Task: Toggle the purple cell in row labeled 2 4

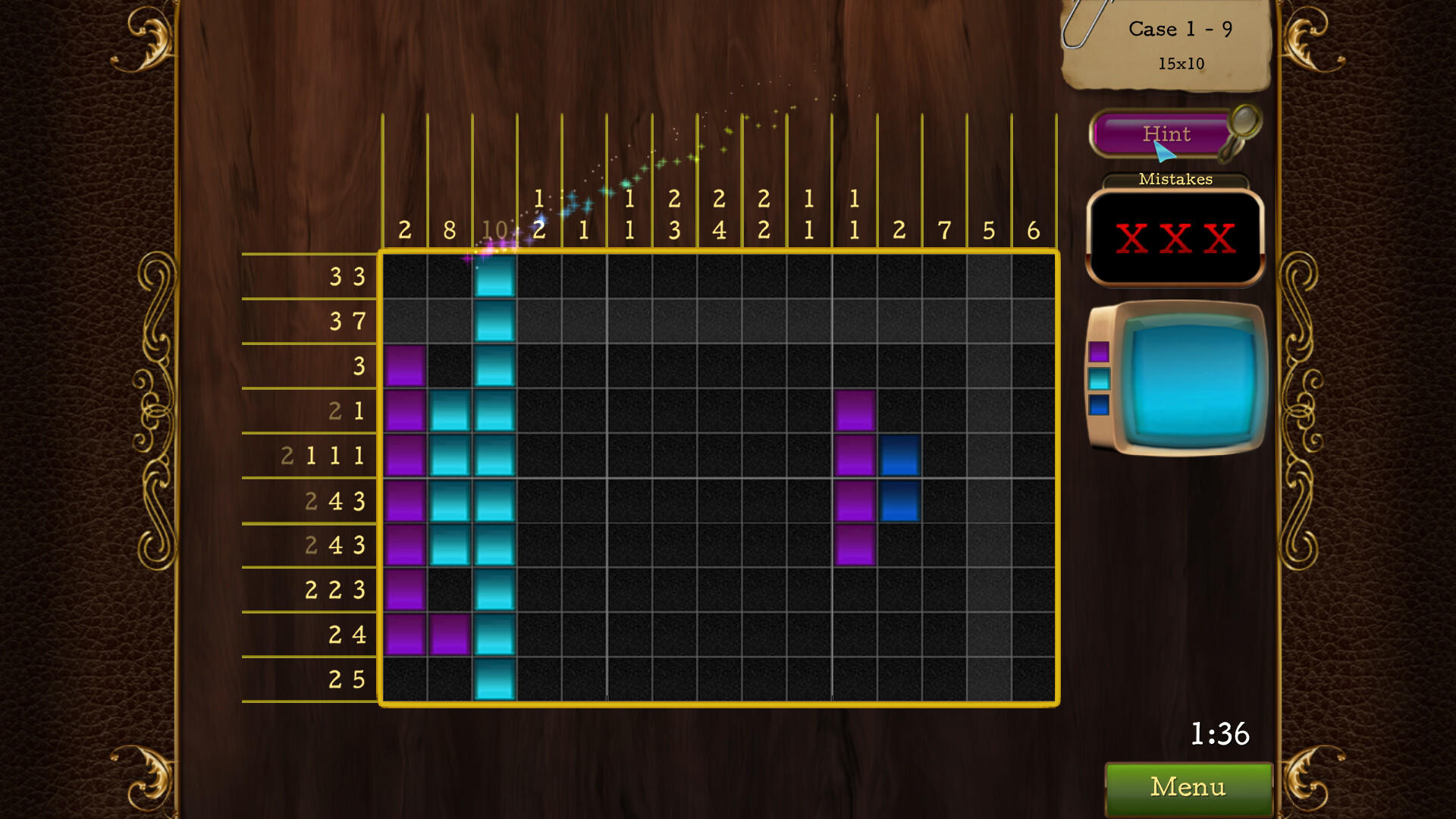Action: (406, 635)
